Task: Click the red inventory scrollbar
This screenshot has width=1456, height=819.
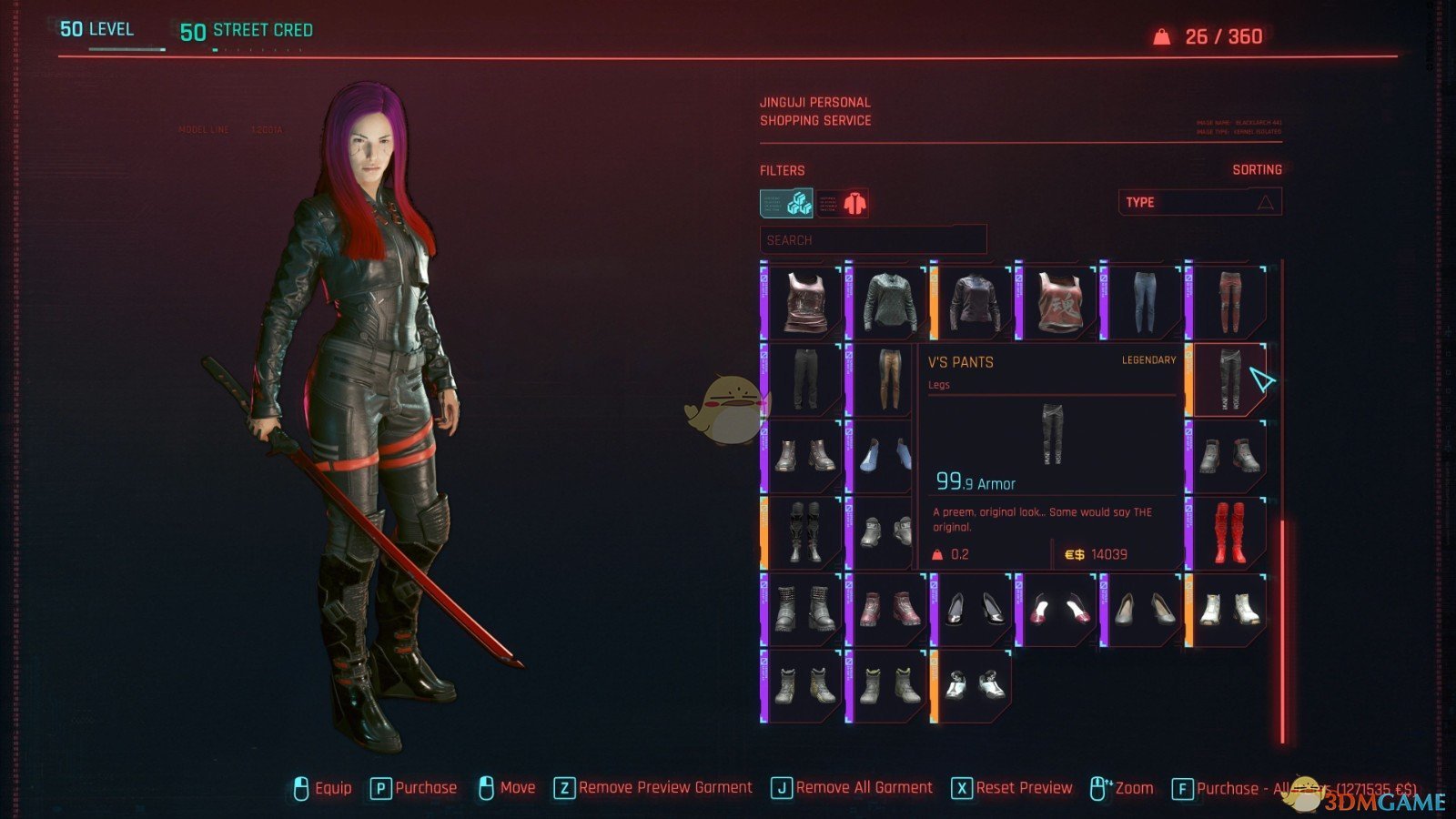Action: coord(1282,630)
